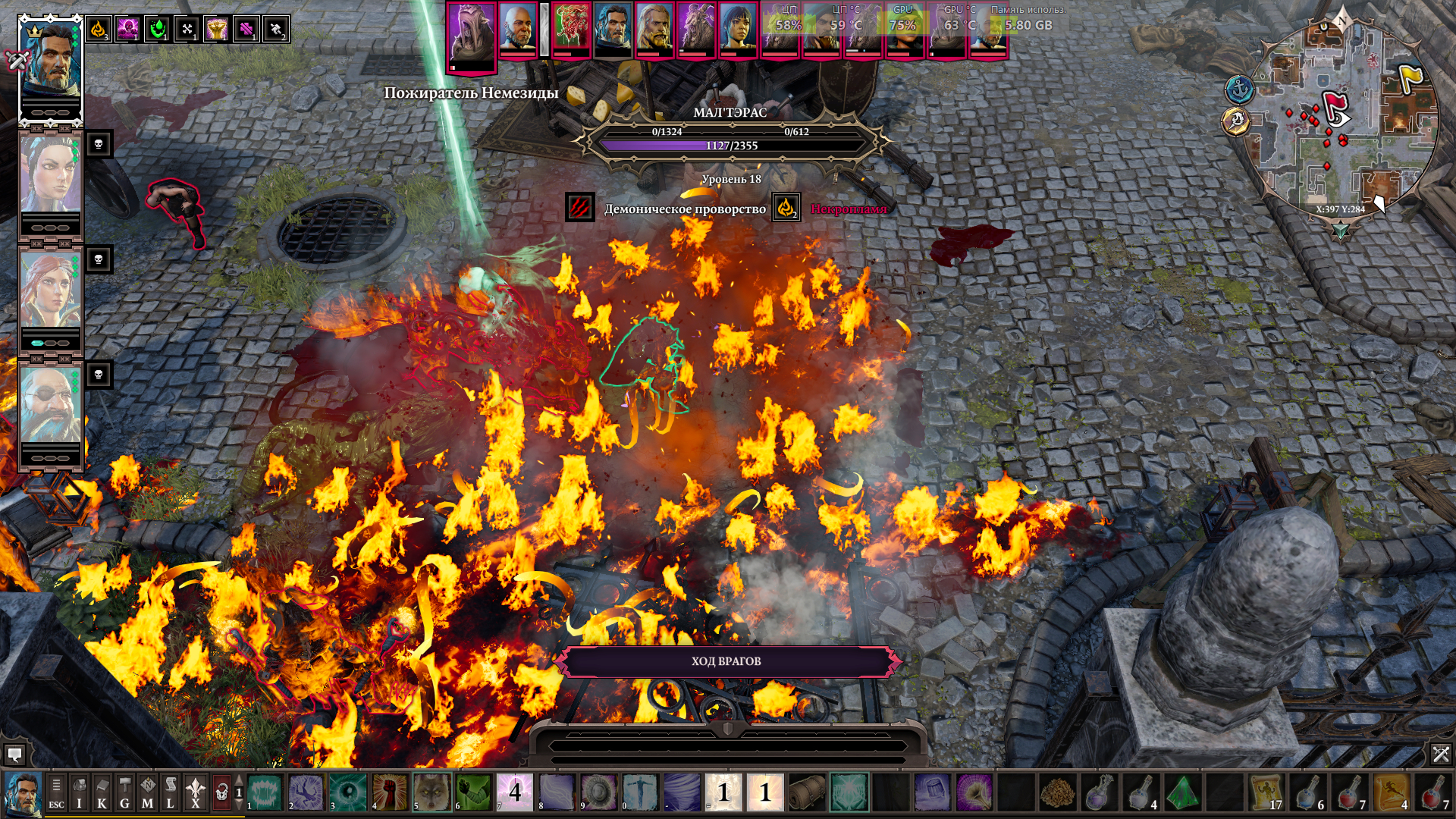Select the green eye skill slot
Viewport: 1456px width, 819px height.
pyautogui.click(x=348, y=792)
